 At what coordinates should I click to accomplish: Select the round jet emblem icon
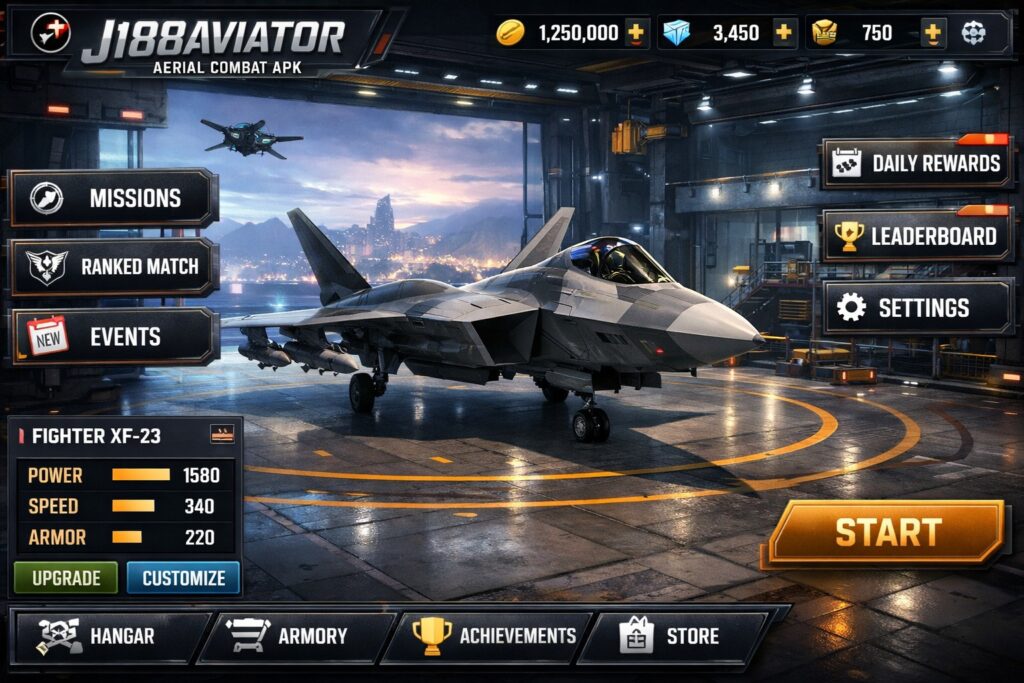click(x=51, y=33)
